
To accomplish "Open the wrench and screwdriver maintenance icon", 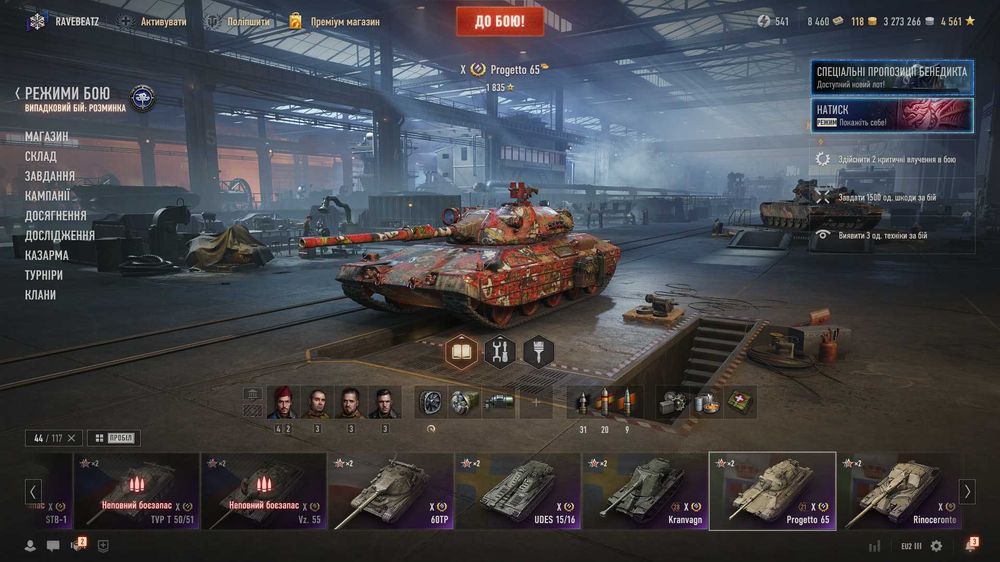I will pos(500,351).
